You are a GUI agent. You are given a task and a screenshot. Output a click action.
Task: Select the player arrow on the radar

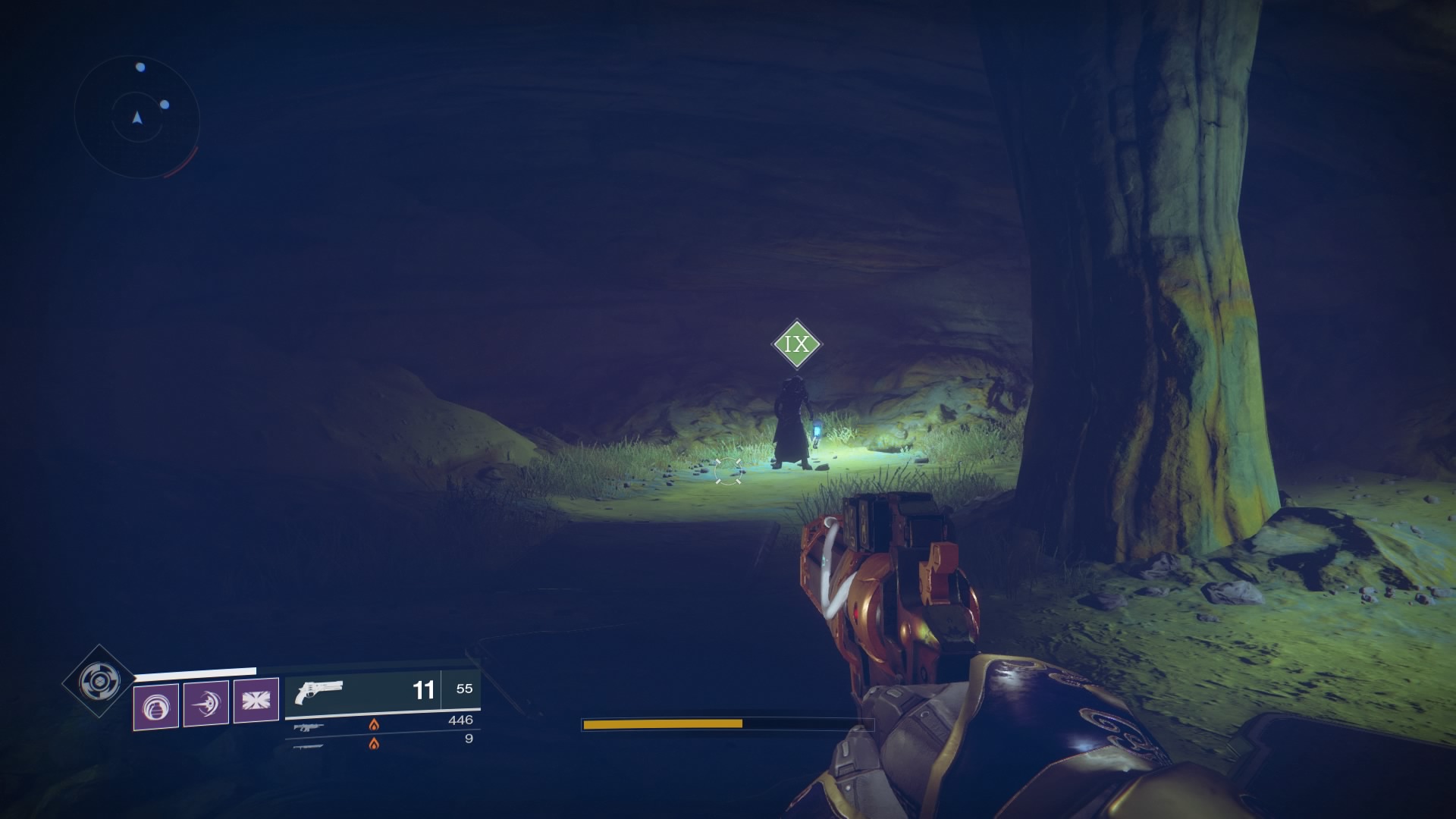click(x=136, y=119)
